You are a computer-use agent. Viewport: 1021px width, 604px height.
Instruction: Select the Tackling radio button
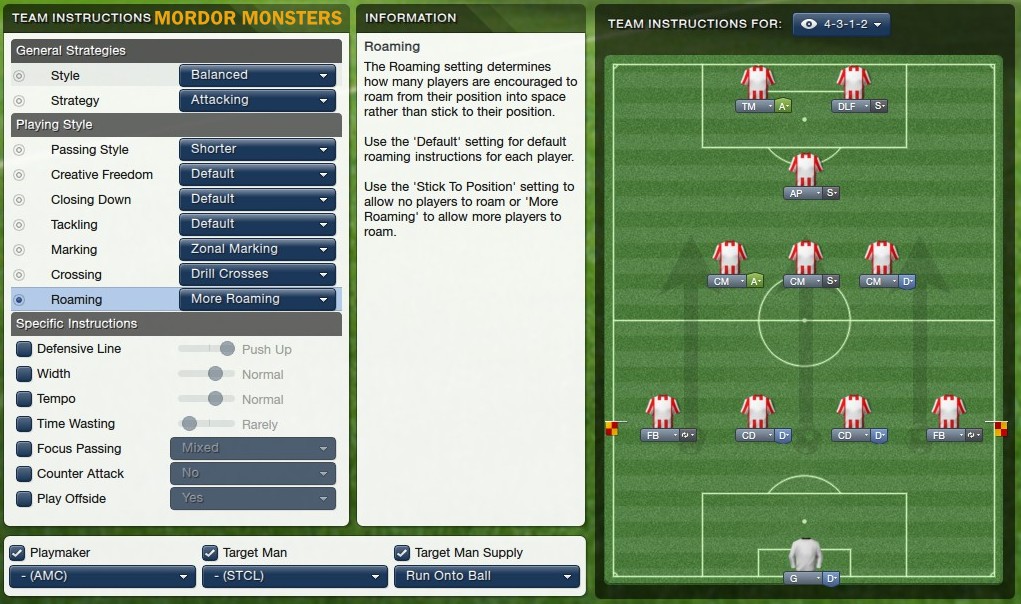[x=19, y=225]
